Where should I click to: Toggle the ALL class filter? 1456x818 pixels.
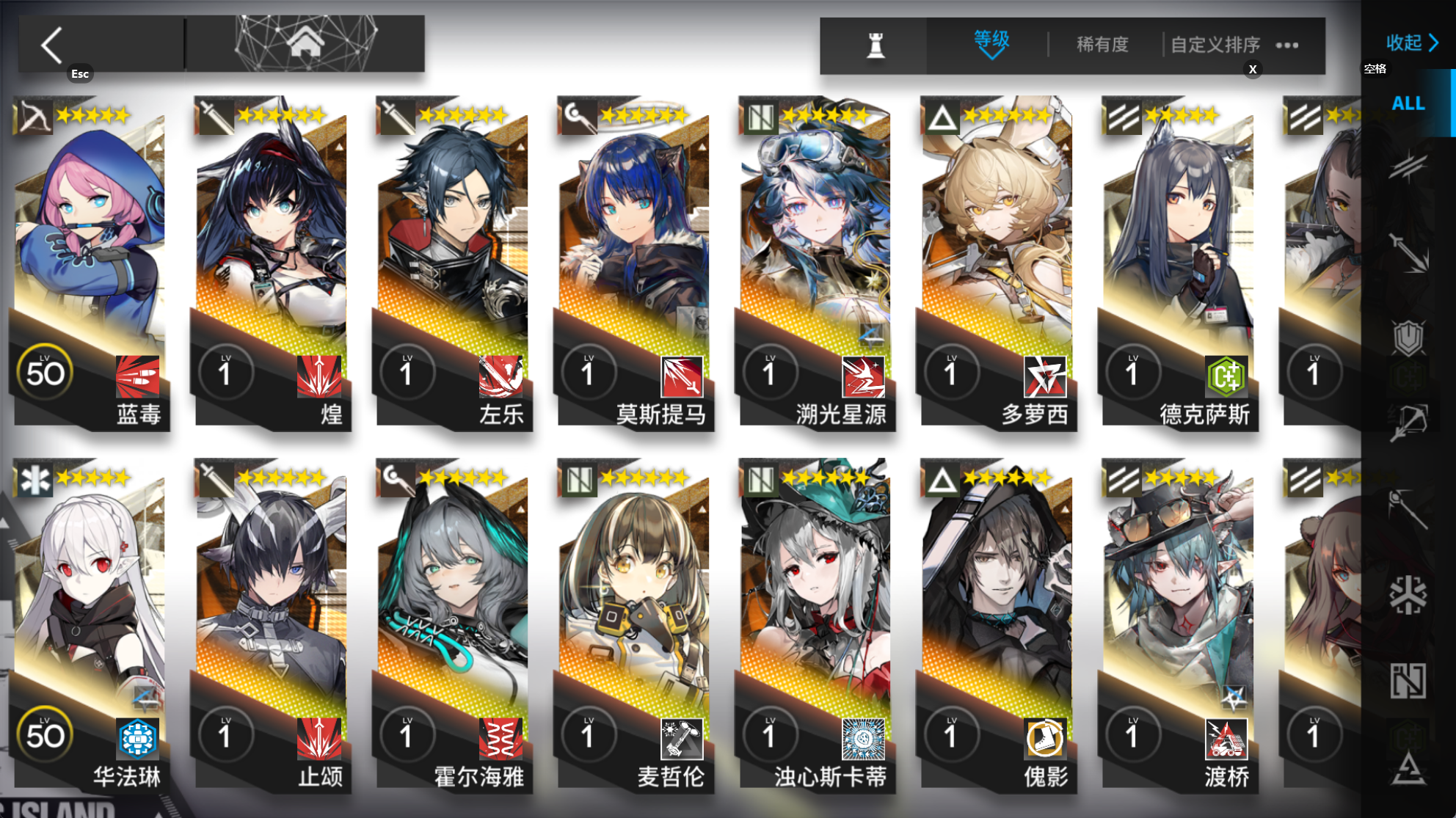click(x=1407, y=104)
